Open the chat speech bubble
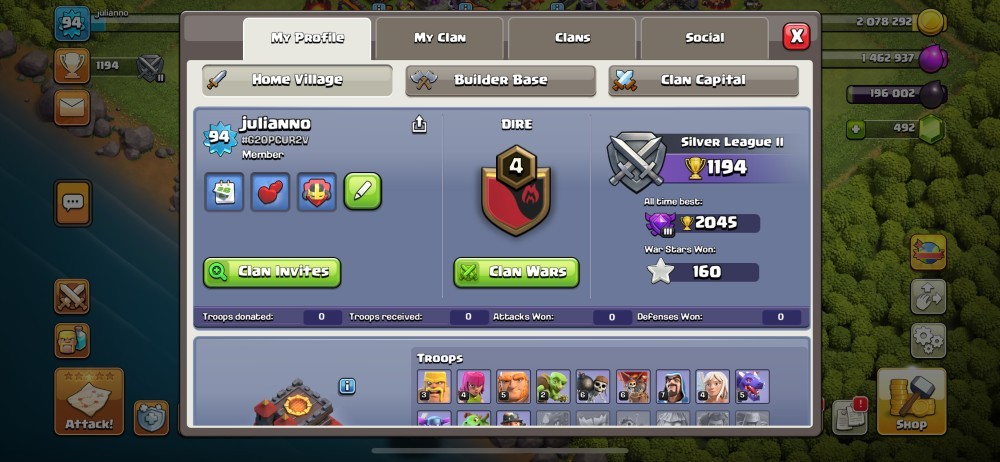 click(x=73, y=202)
